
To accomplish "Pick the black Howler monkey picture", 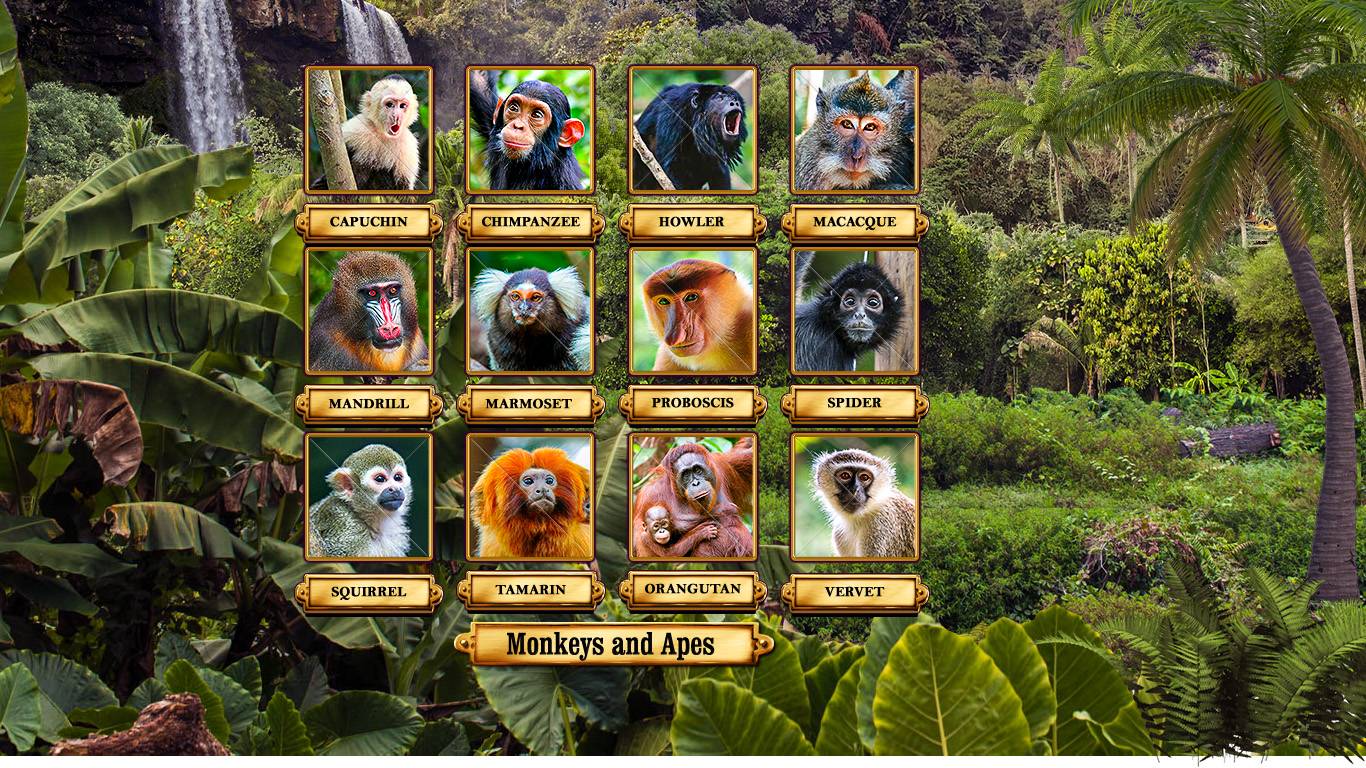I will coord(693,129).
